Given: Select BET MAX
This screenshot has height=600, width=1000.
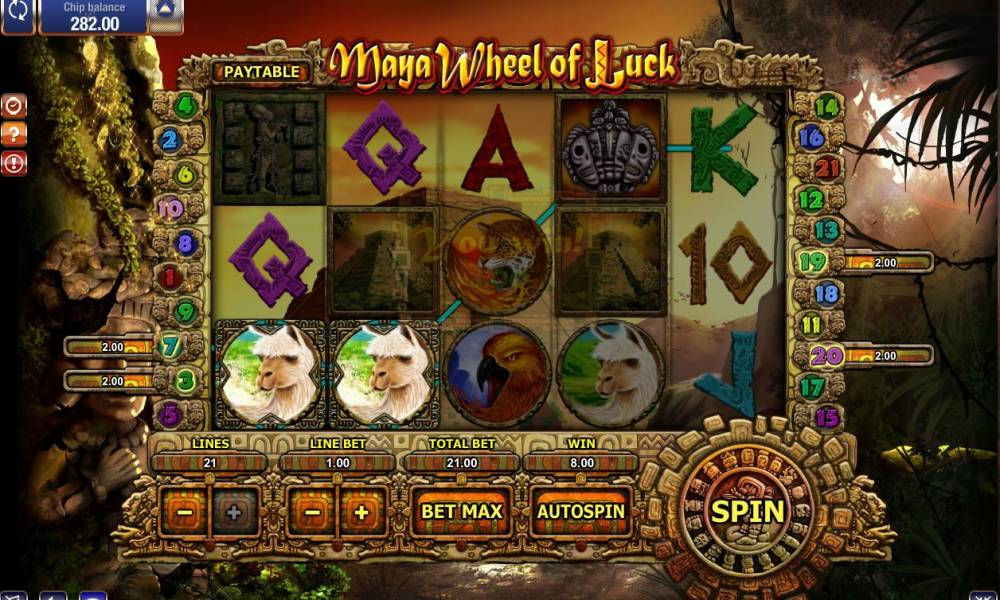Looking at the screenshot, I should point(461,511).
